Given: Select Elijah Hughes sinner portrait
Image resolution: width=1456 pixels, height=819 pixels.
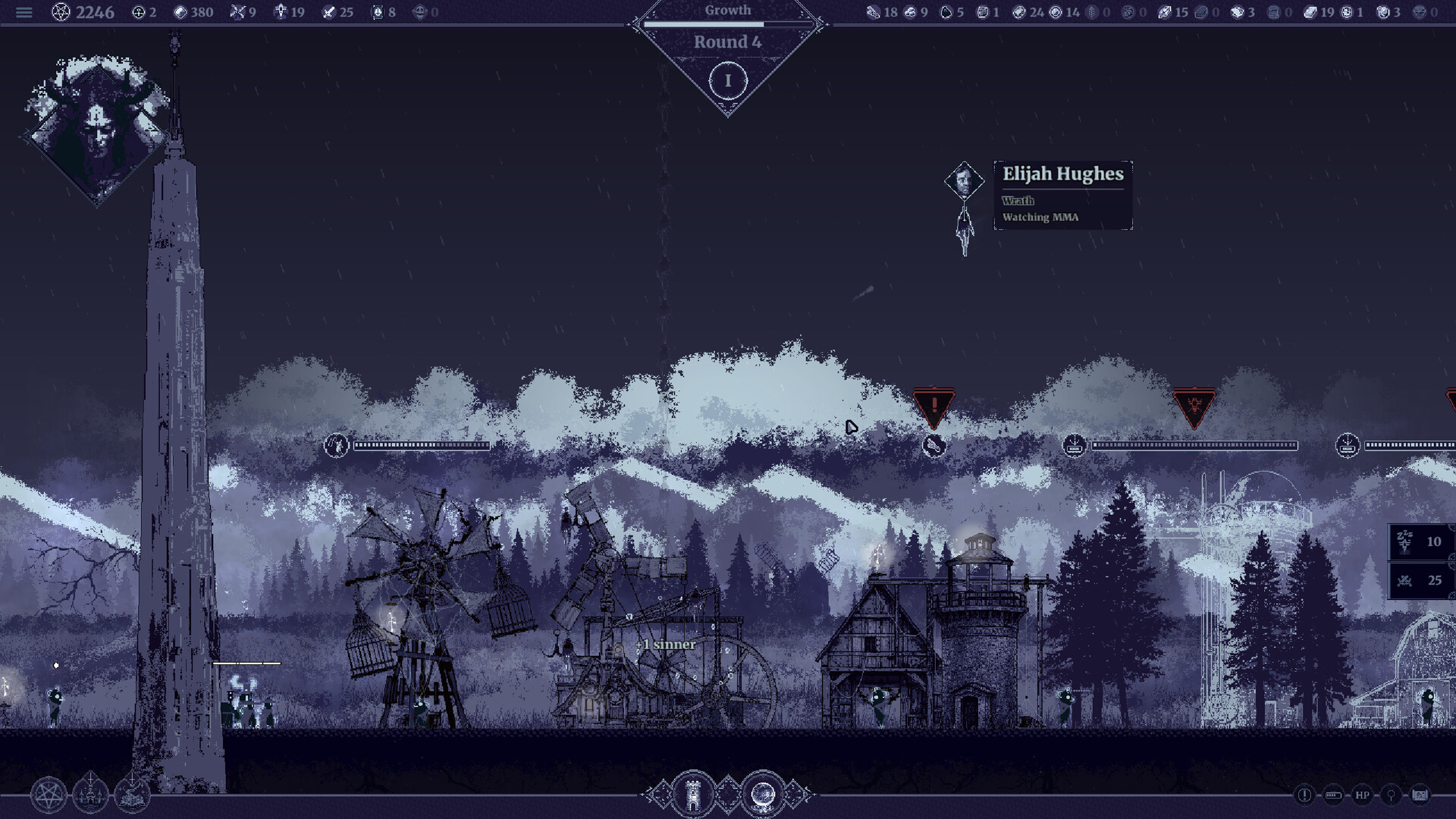Looking at the screenshot, I should click(964, 181).
